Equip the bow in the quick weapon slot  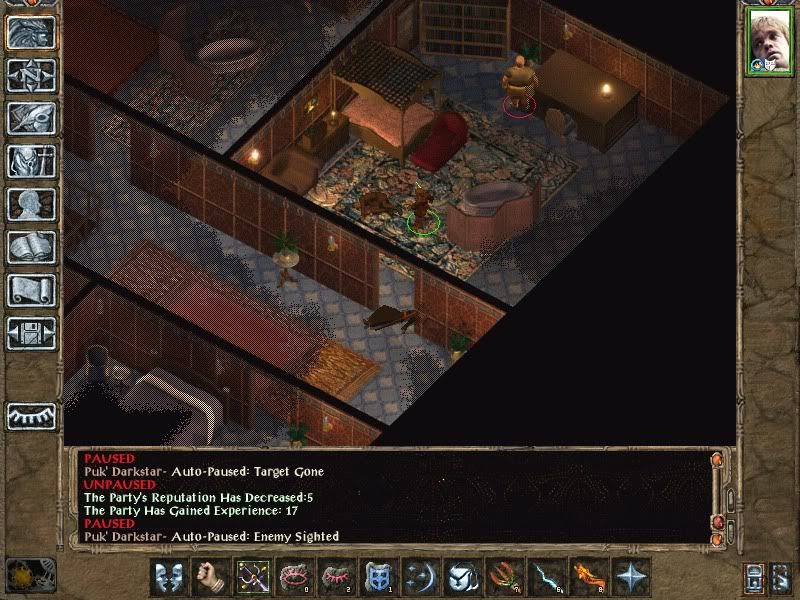[x=250, y=577]
